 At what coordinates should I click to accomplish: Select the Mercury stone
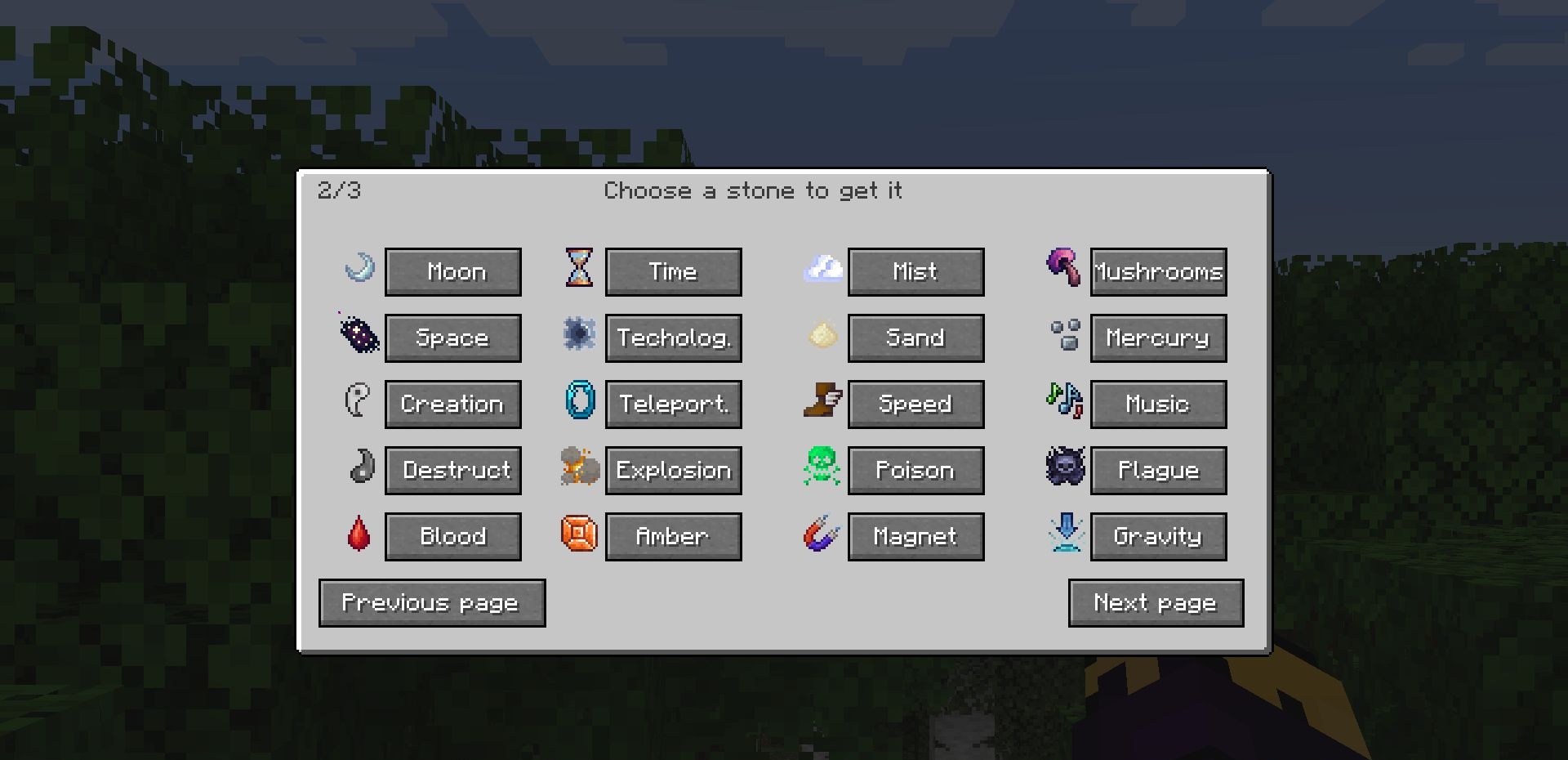pyautogui.click(x=1158, y=338)
